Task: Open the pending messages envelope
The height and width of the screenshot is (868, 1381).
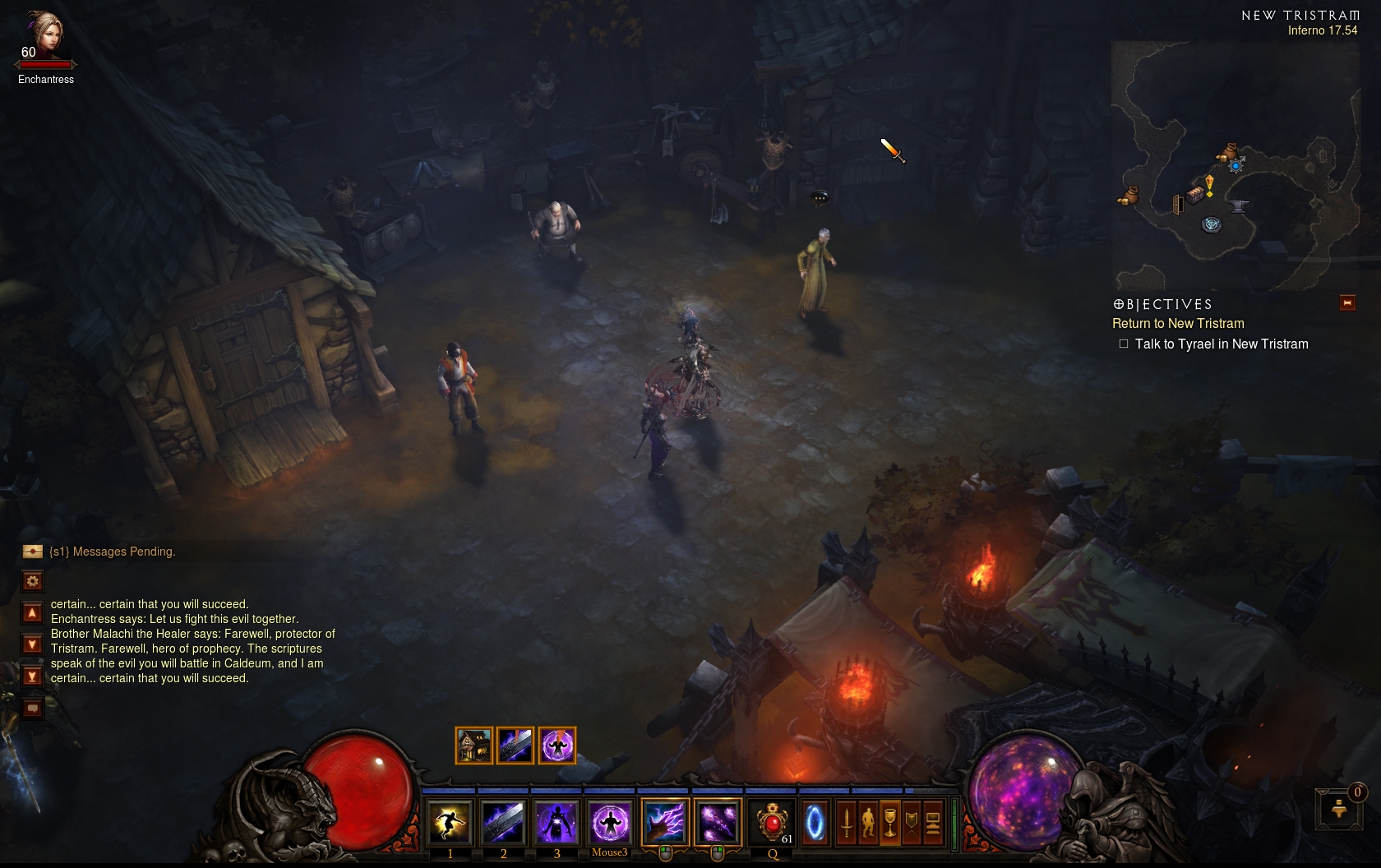Action: [33, 552]
